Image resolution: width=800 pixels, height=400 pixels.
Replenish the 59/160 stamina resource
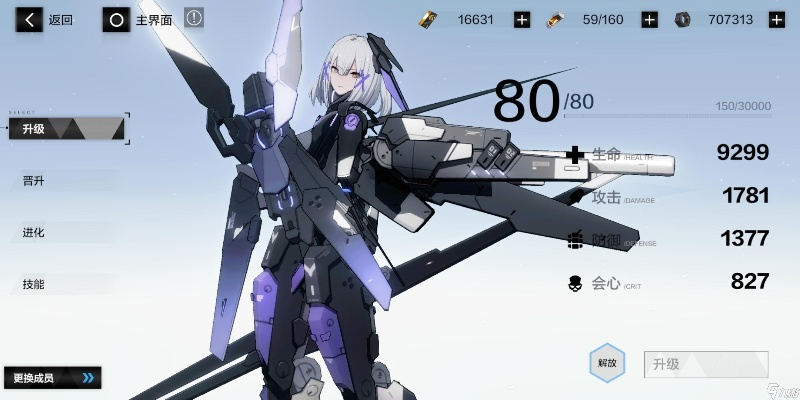[649, 19]
